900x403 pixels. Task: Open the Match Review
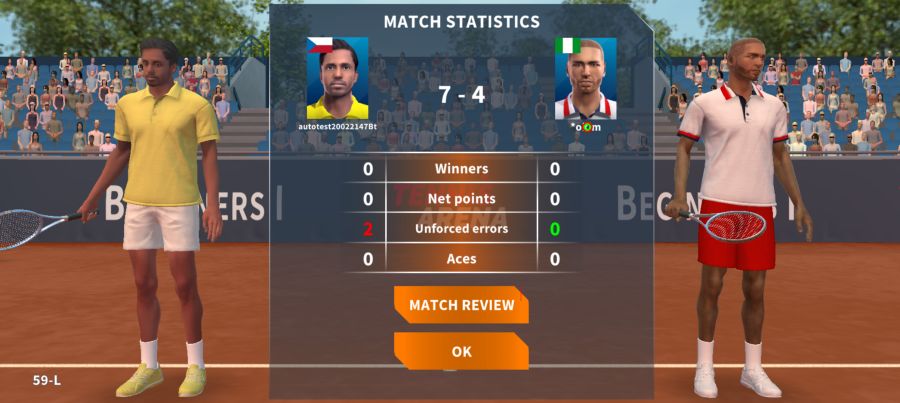tap(461, 305)
